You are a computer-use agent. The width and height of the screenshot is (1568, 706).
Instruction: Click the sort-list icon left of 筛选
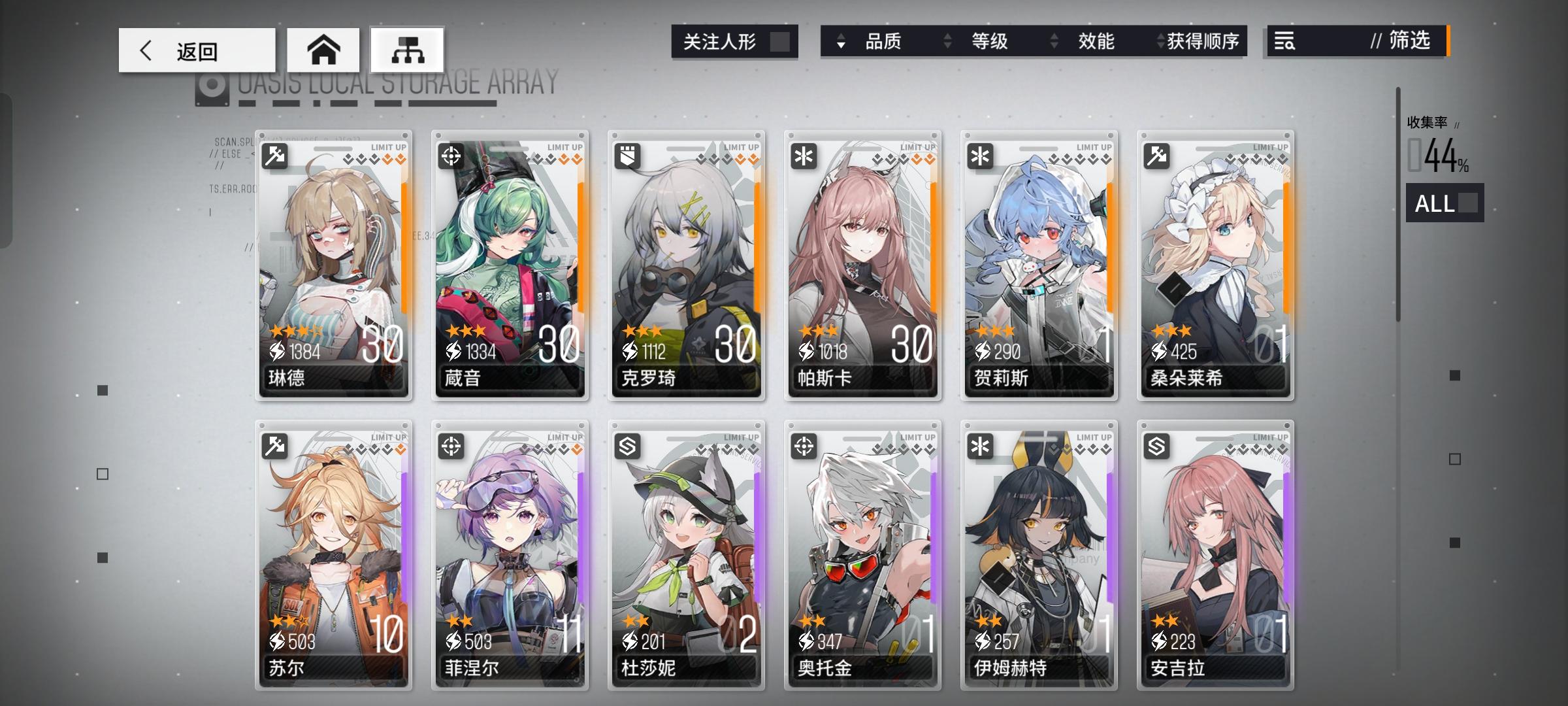click(x=1286, y=41)
